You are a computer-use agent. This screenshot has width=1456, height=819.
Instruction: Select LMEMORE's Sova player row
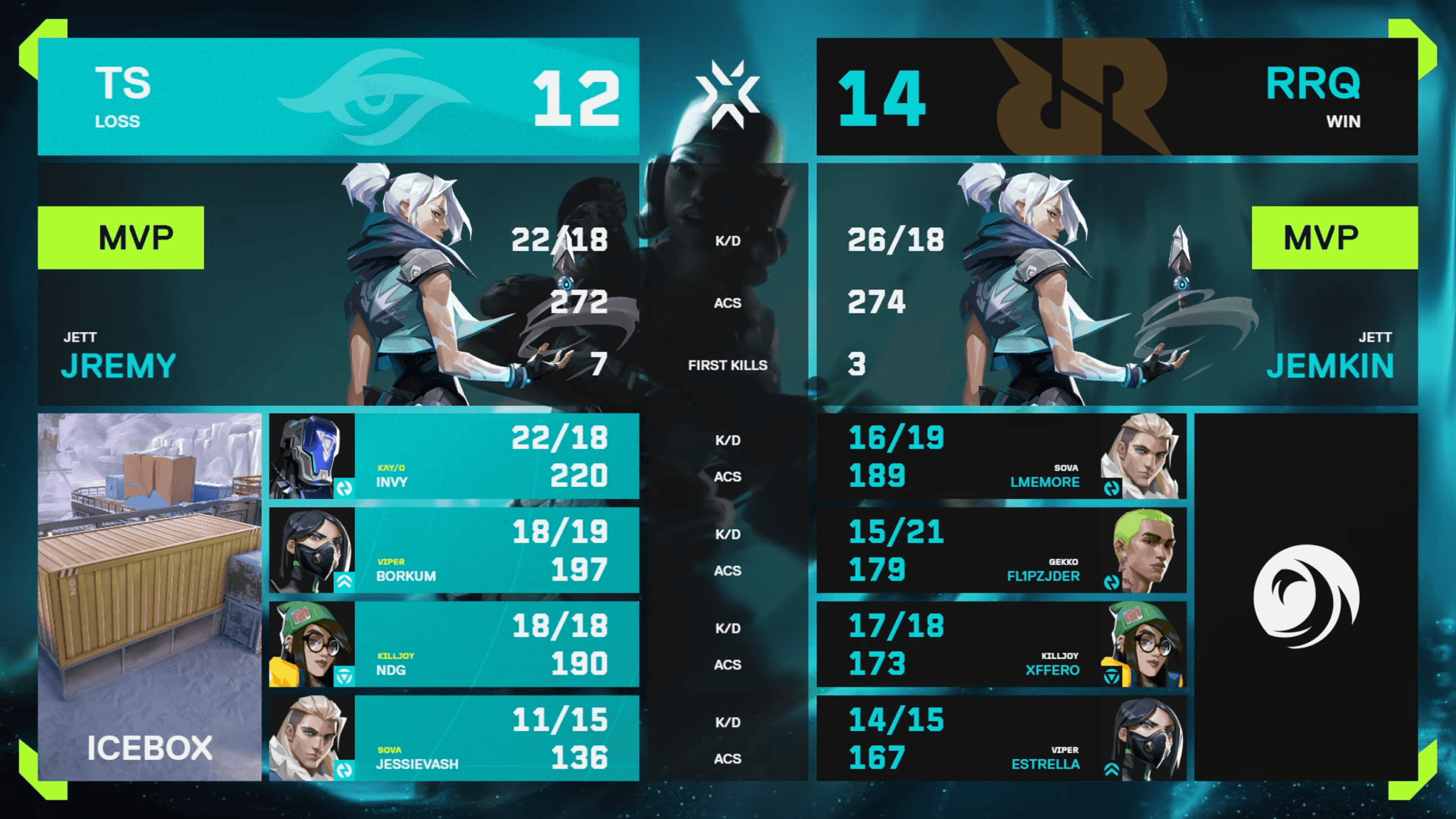1001,456
